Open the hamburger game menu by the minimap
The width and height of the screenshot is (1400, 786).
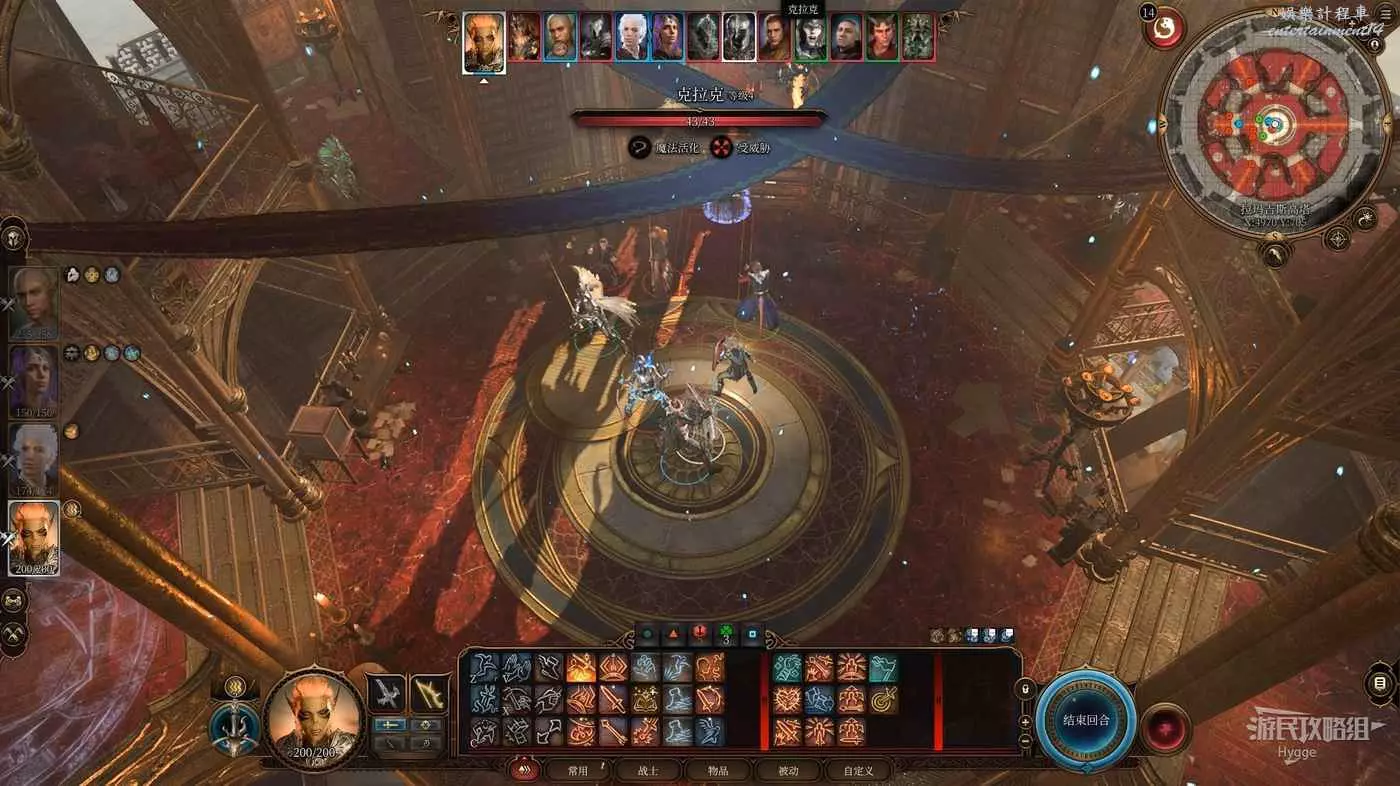(x=1385, y=14)
